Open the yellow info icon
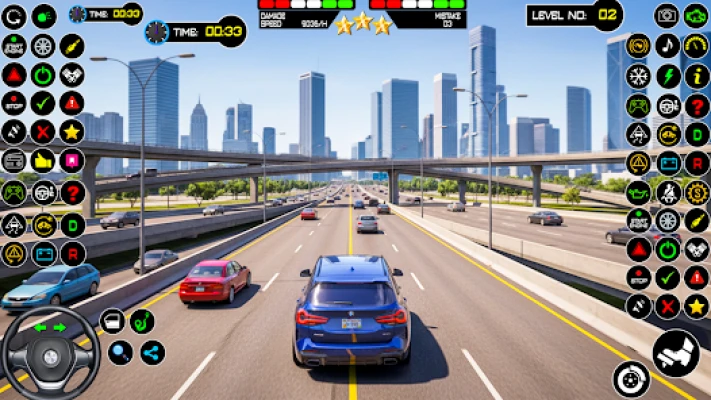This screenshot has width=711, height=400. 696,75
